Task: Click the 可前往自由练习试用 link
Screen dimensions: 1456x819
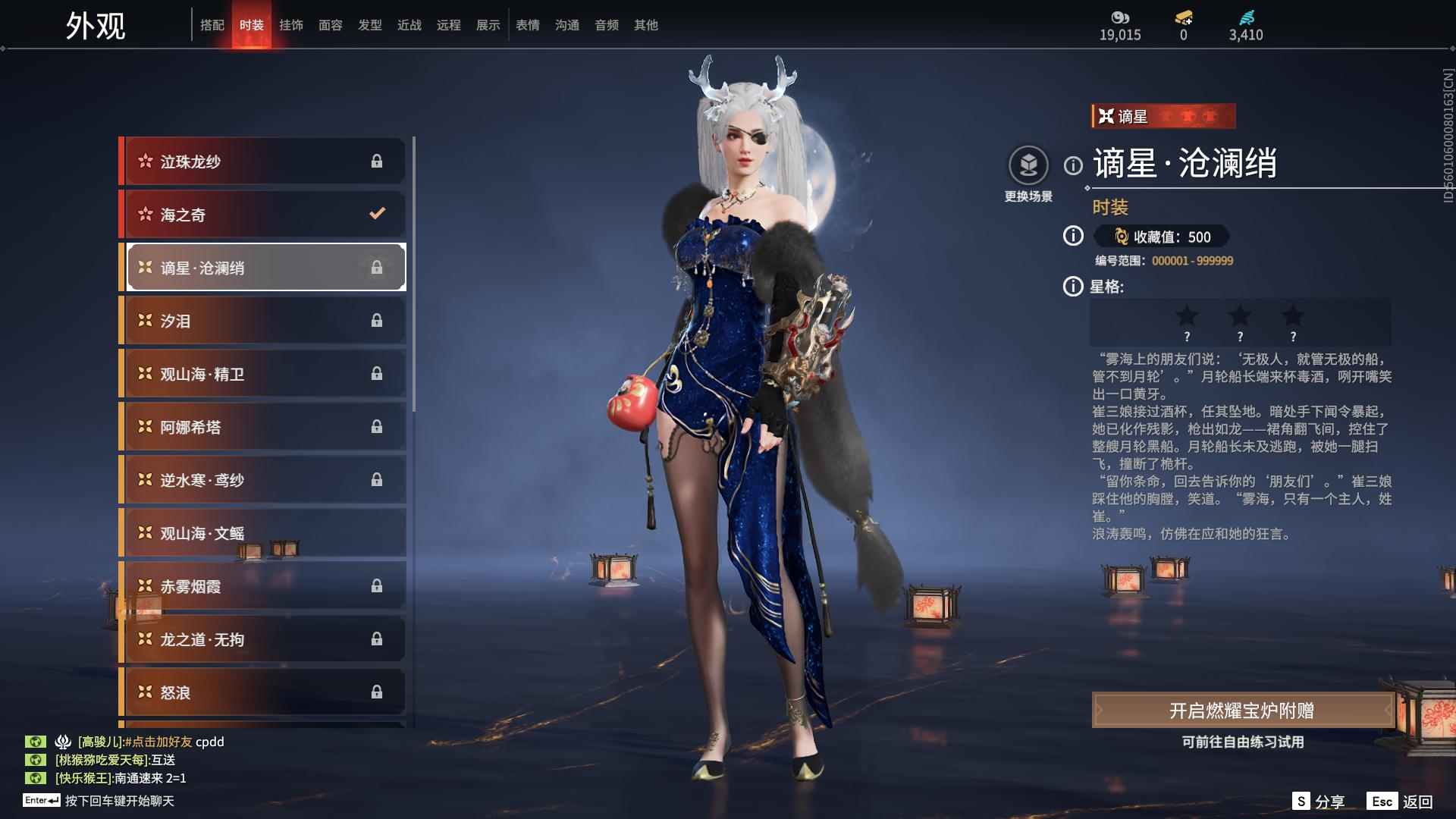Action: 1244,743
